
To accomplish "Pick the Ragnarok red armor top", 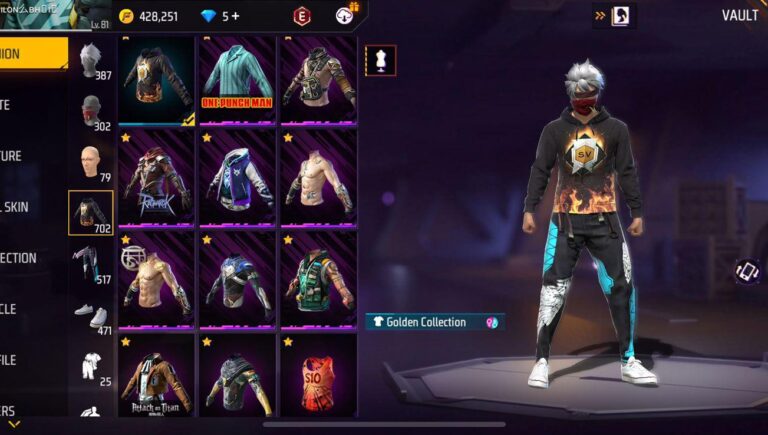I will [157, 176].
